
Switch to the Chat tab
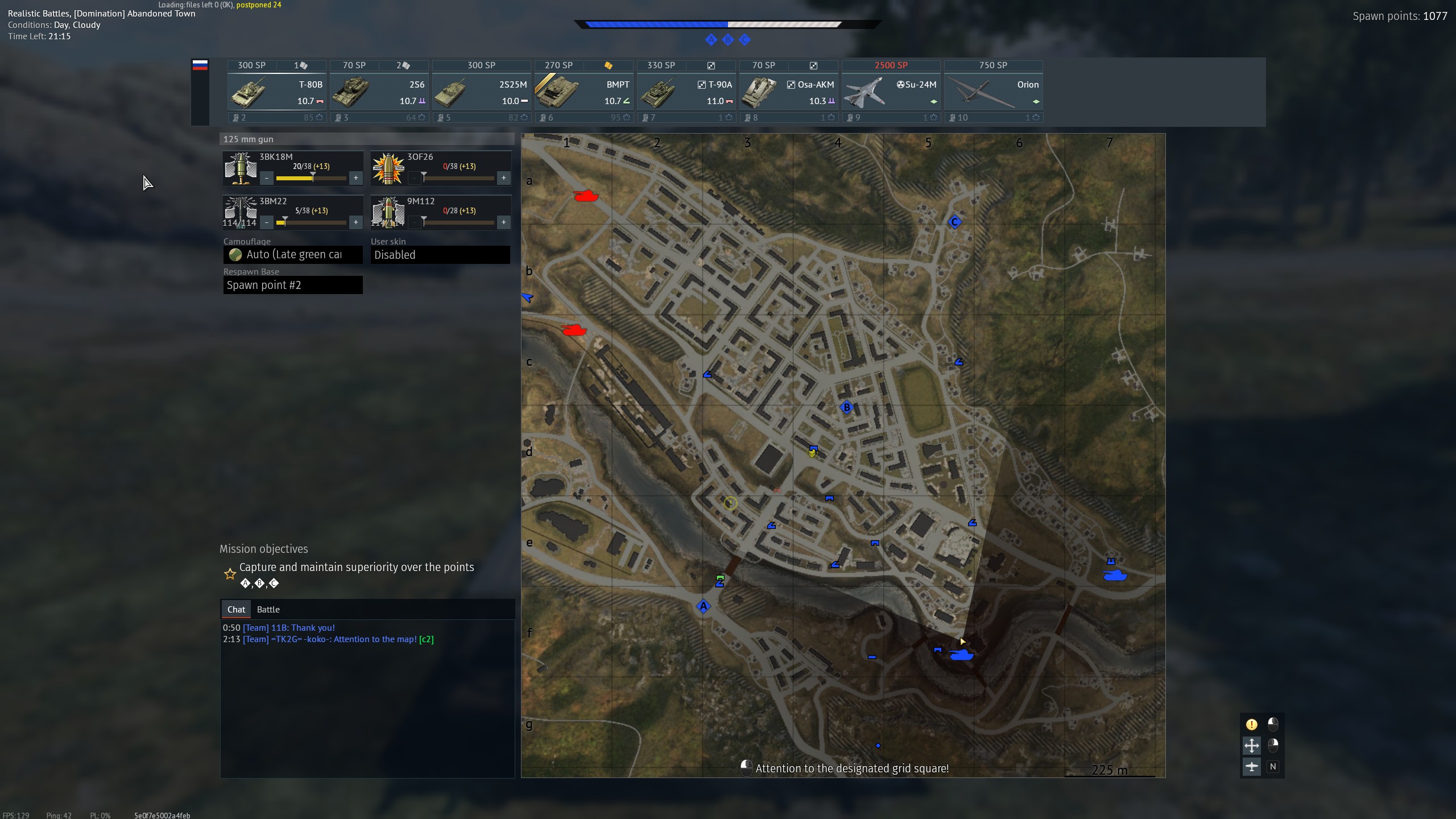[235, 609]
